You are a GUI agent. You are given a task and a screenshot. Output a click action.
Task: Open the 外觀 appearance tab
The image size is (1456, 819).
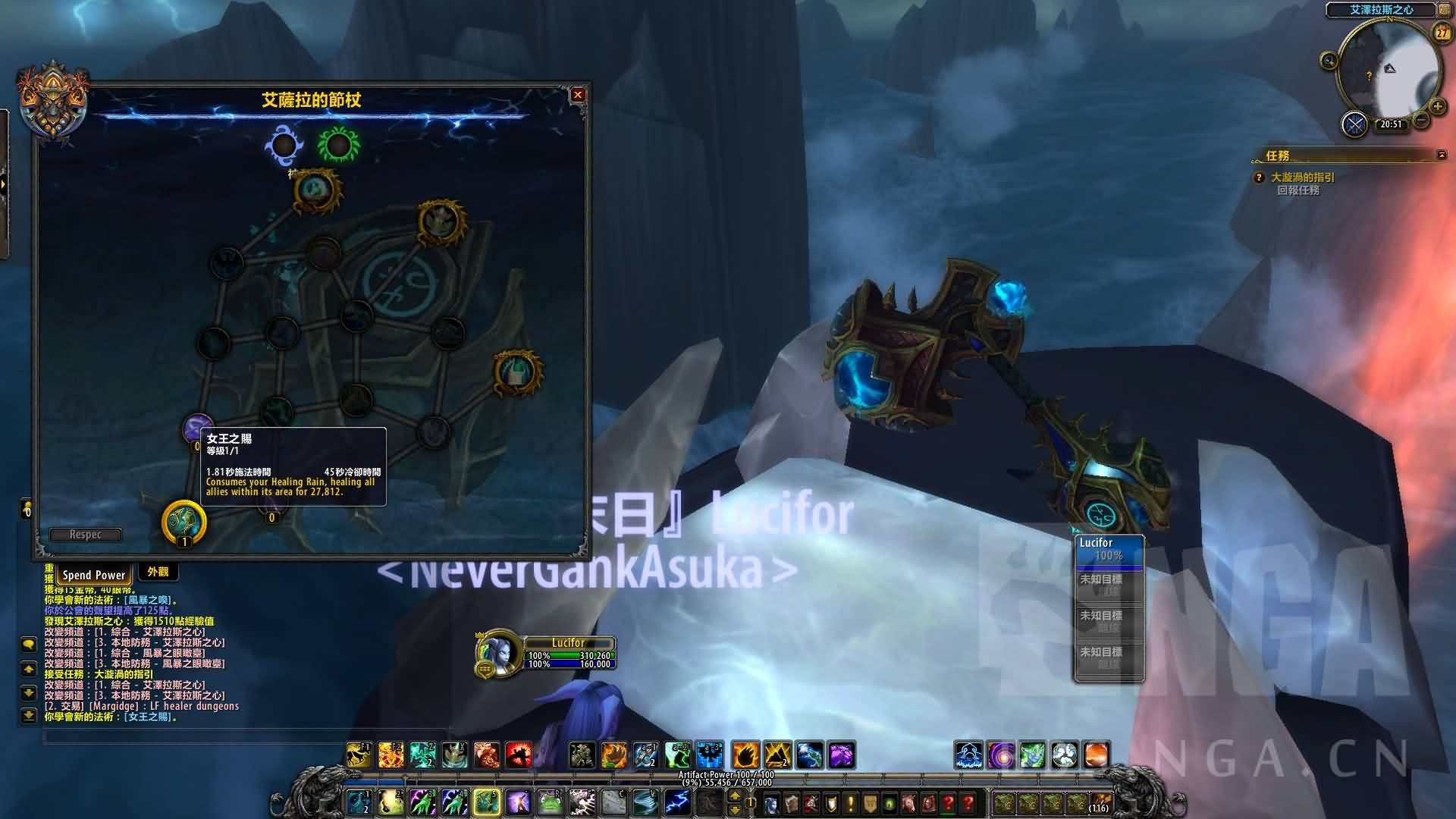(x=158, y=573)
